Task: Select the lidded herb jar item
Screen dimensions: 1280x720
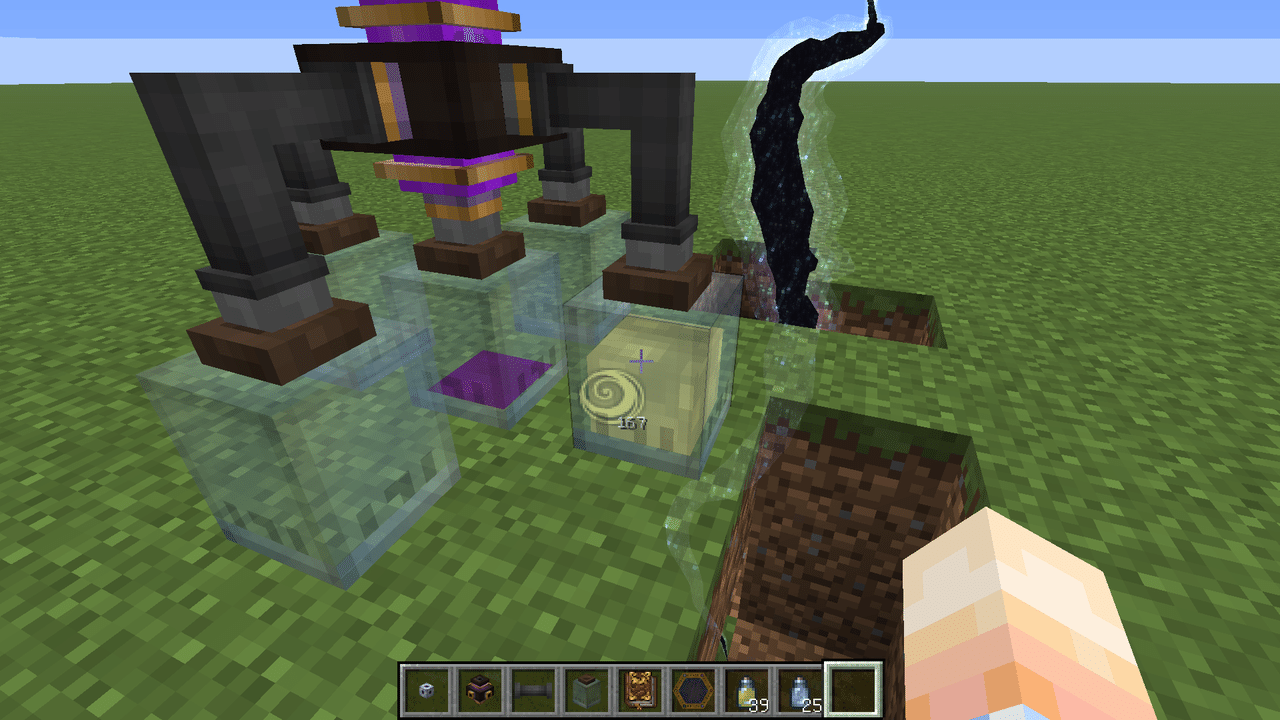Action: [586, 690]
